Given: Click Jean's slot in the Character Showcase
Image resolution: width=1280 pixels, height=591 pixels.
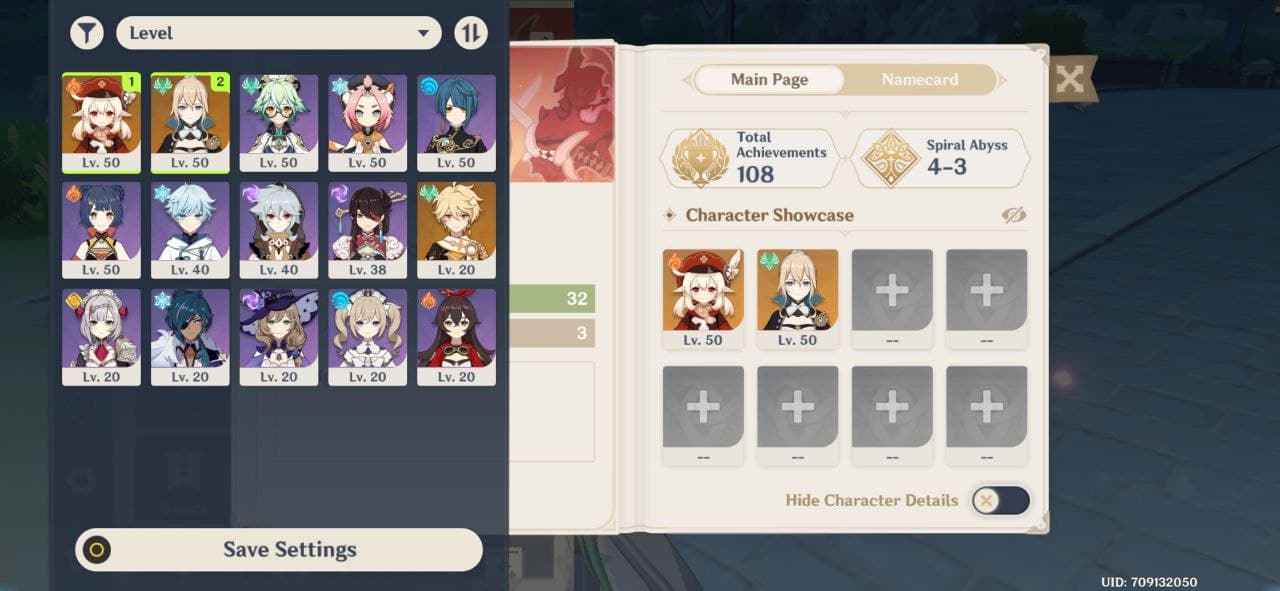Looking at the screenshot, I should point(797,298).
